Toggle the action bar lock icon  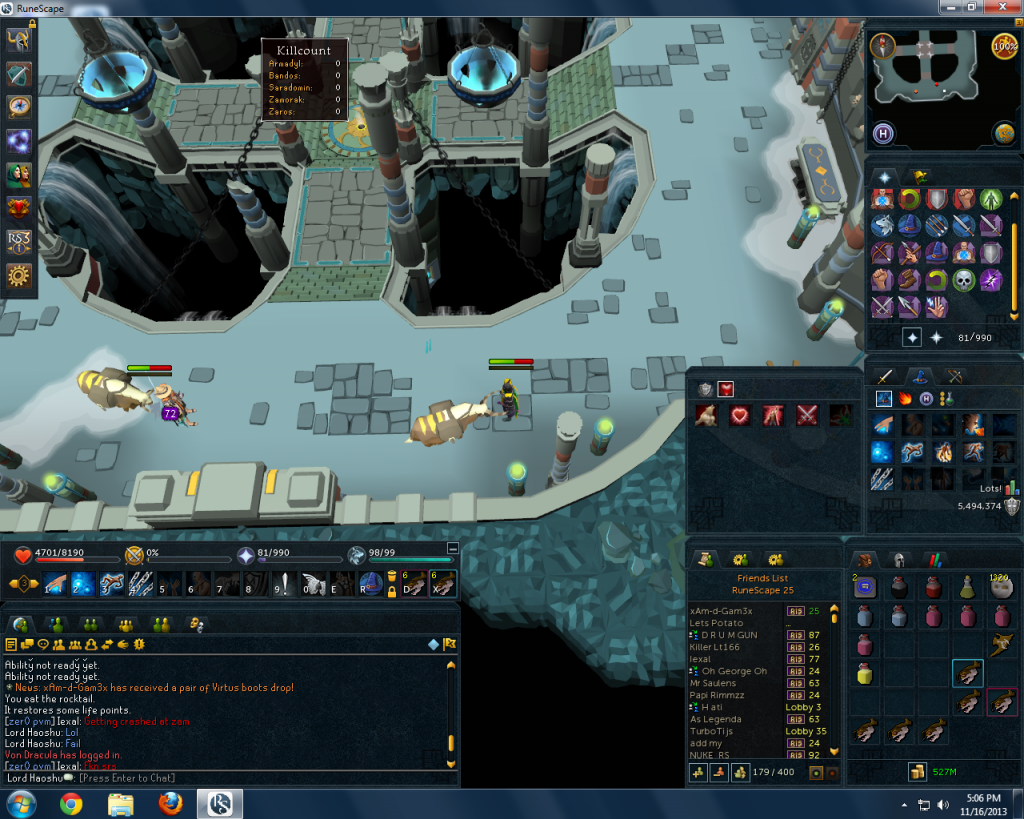click(392, 591)
